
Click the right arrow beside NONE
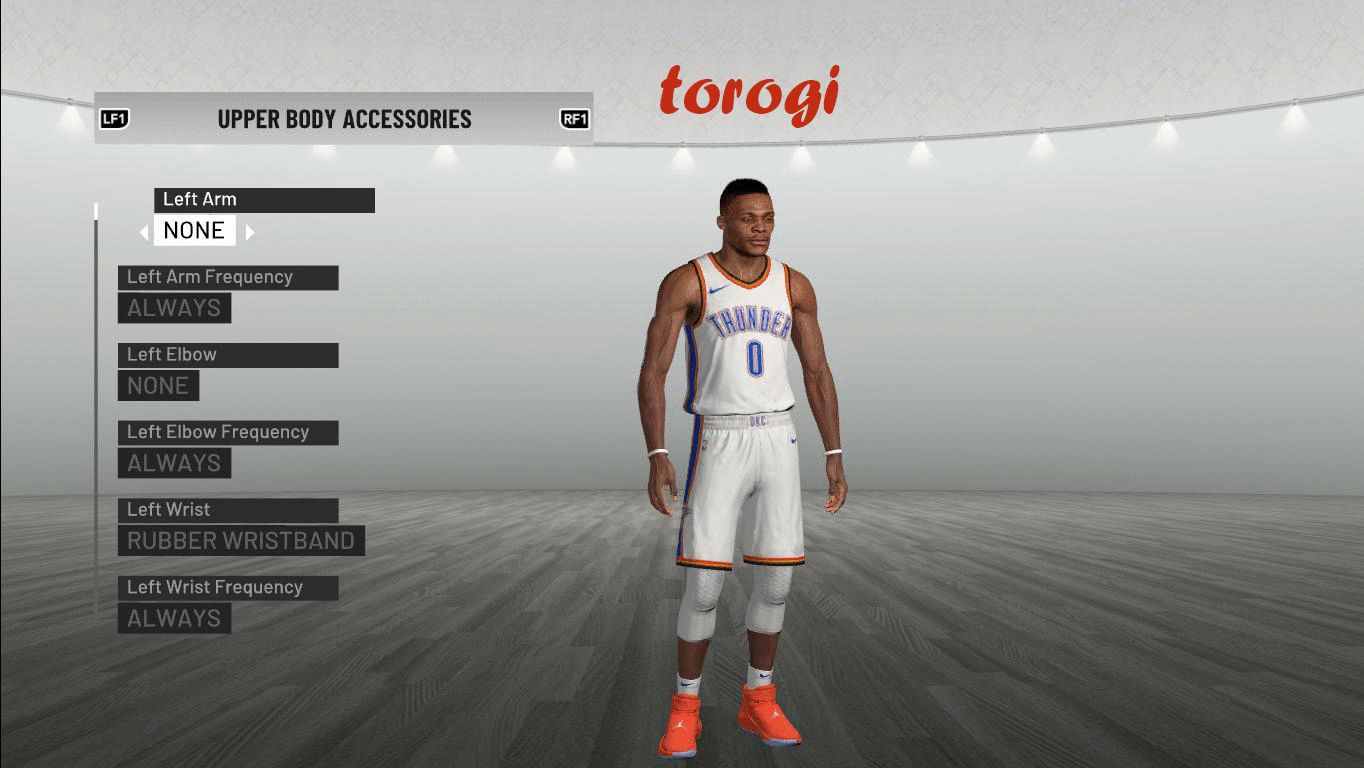pyautogui.click(x=250, y=232)
